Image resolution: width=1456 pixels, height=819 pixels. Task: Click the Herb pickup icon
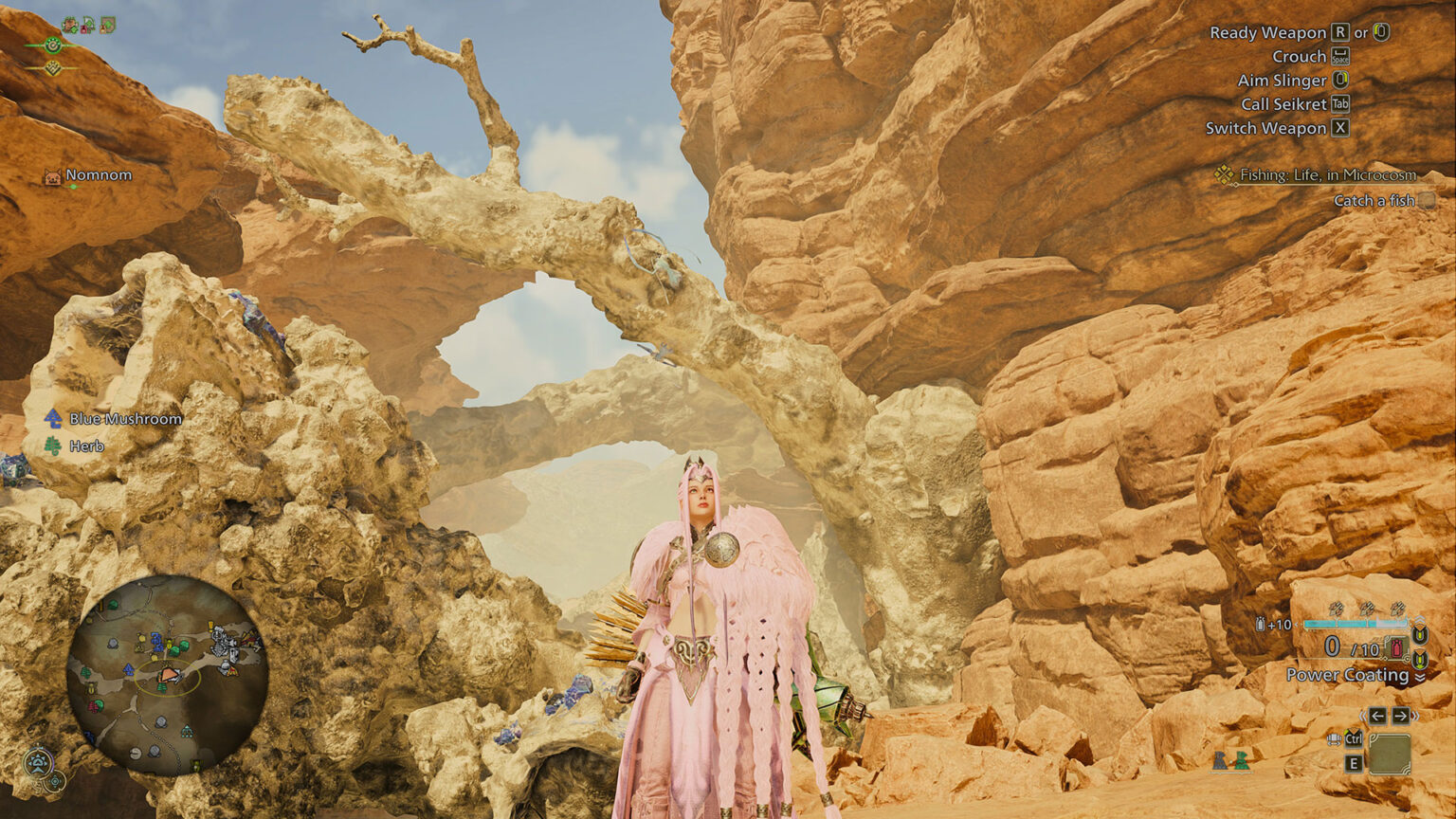[x=52, y=446]
